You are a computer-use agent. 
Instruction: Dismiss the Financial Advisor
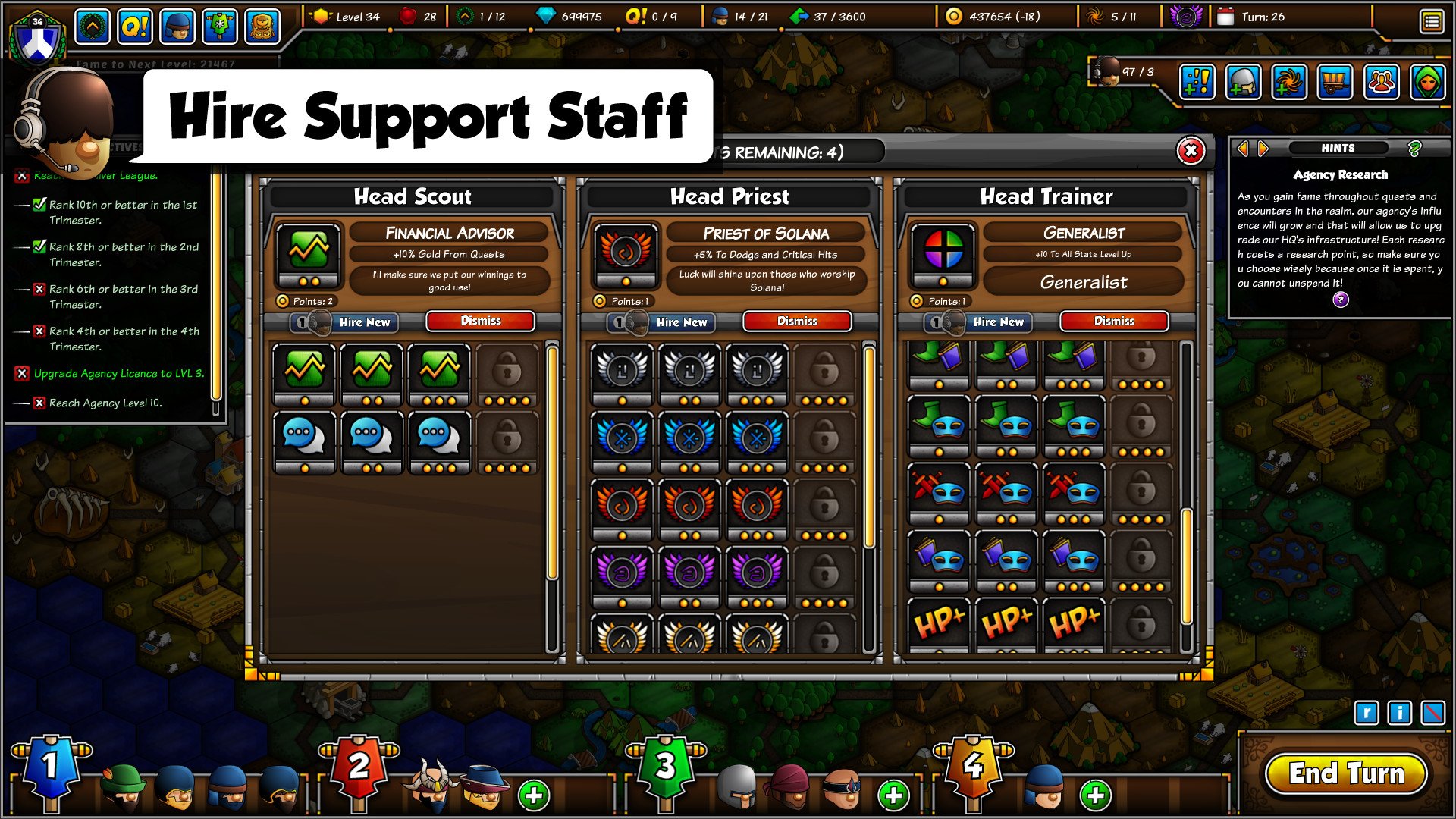(x=482, y=321)
